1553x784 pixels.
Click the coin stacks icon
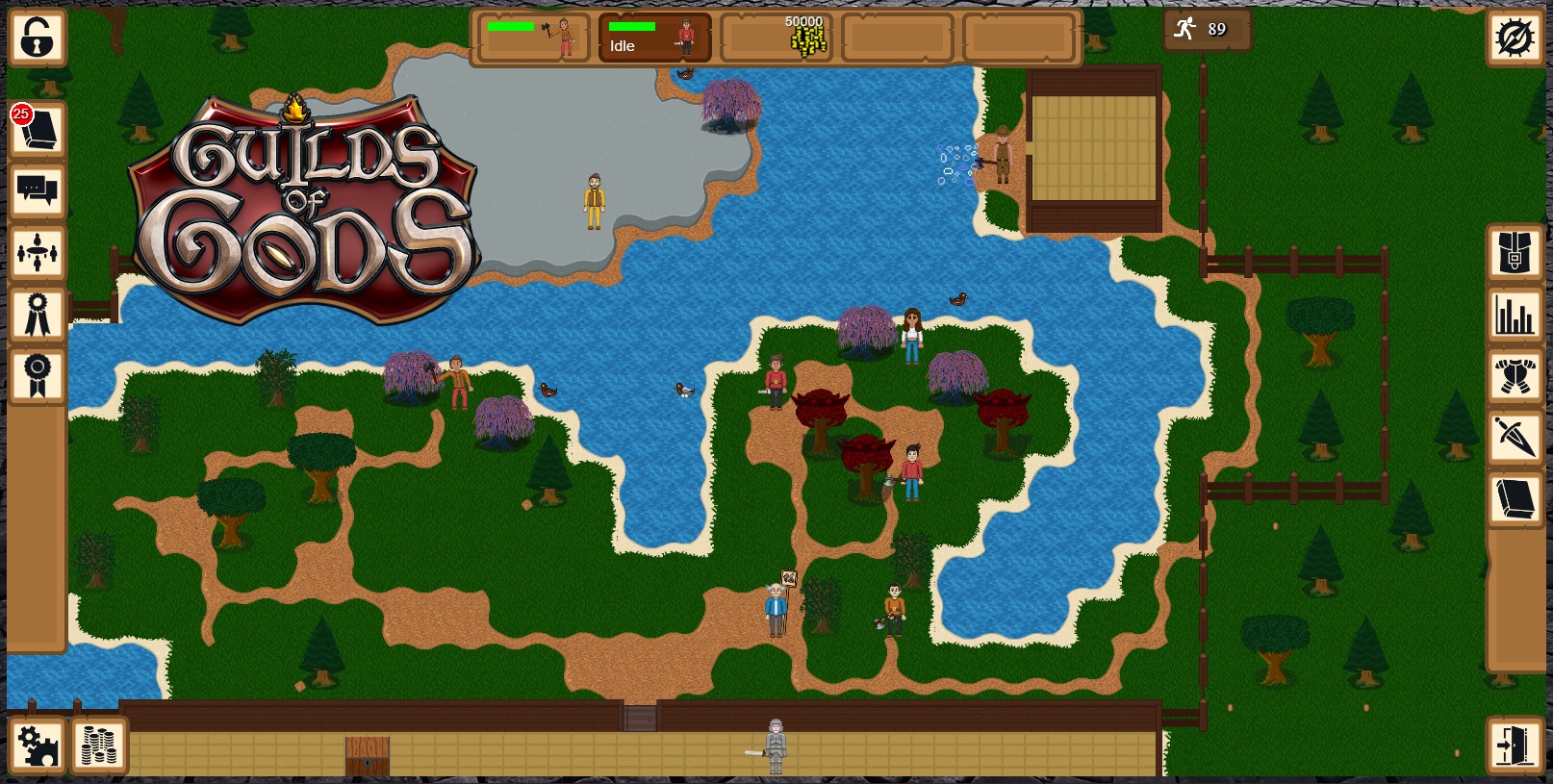click(98, 746)
